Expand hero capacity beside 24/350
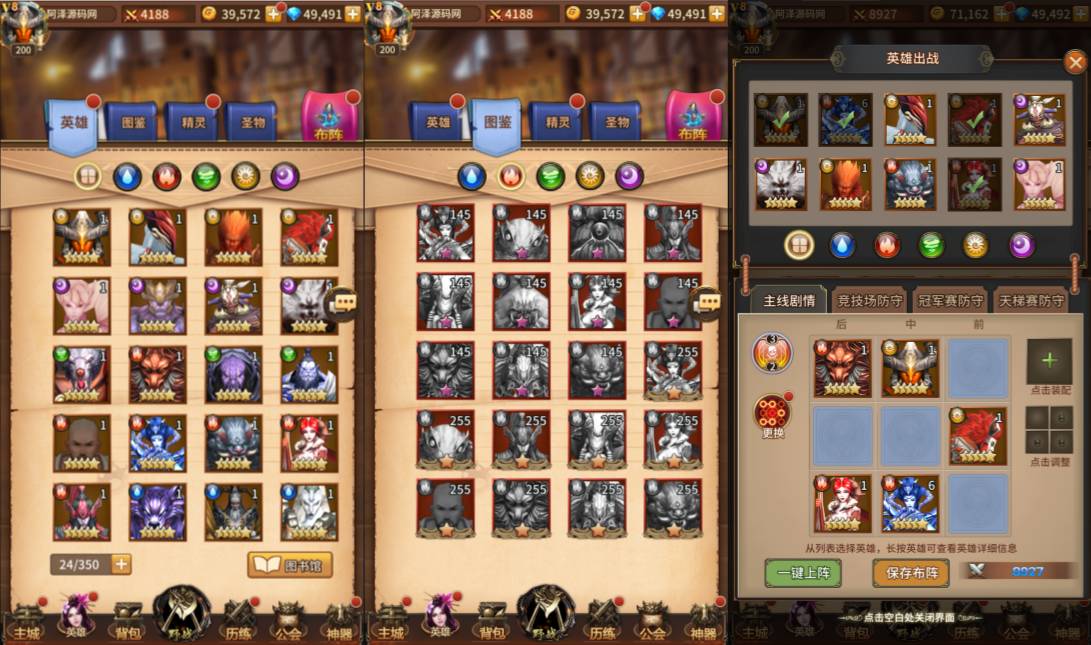This screenshot has width=1091, height=645. tap(121, 564)
